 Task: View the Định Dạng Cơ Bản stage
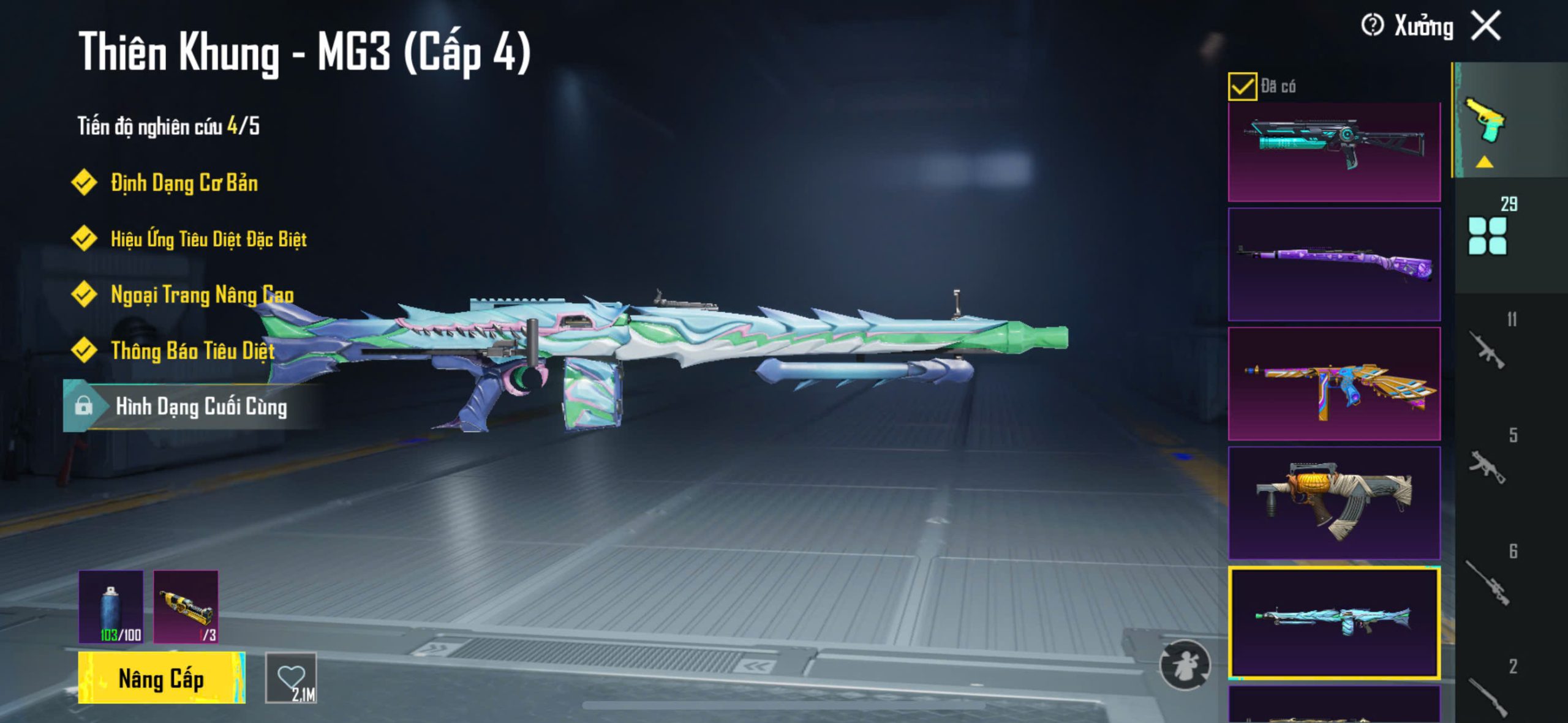pos(184,182)
